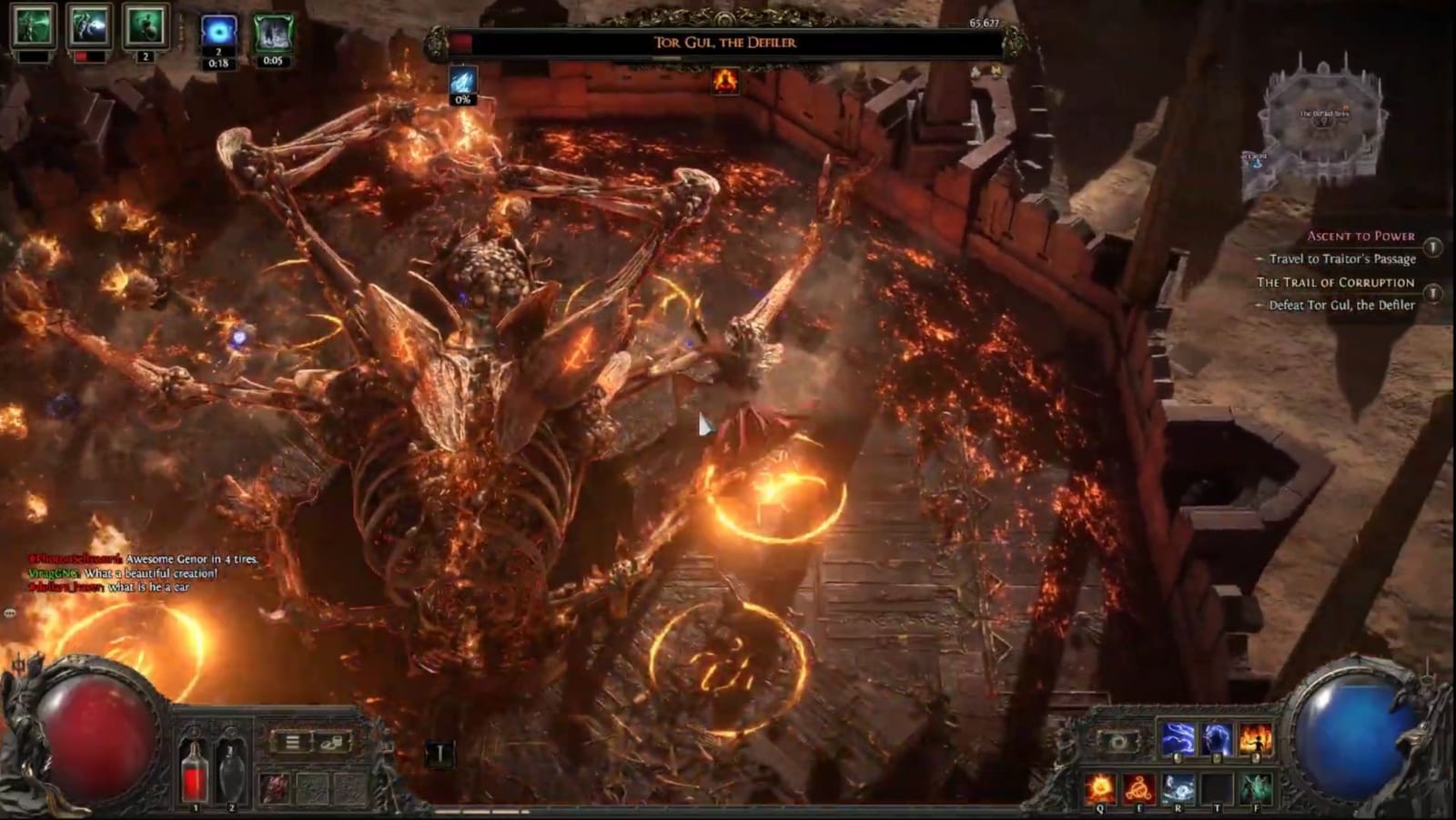This screenshot has width=1456, height=820.
Task: Select the Cast on Shock trigger gem icon
Action: [x=1216, y=738]
